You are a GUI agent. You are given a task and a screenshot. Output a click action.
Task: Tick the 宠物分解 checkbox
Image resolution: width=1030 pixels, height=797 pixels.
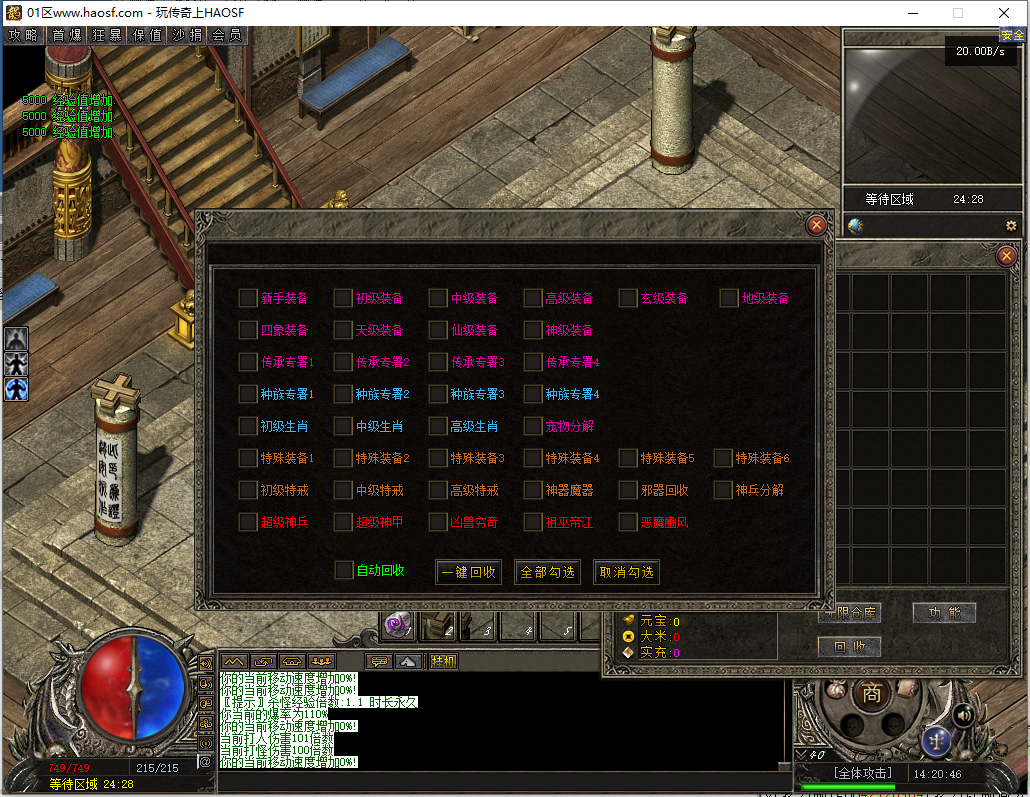click(x=533, y=426)
